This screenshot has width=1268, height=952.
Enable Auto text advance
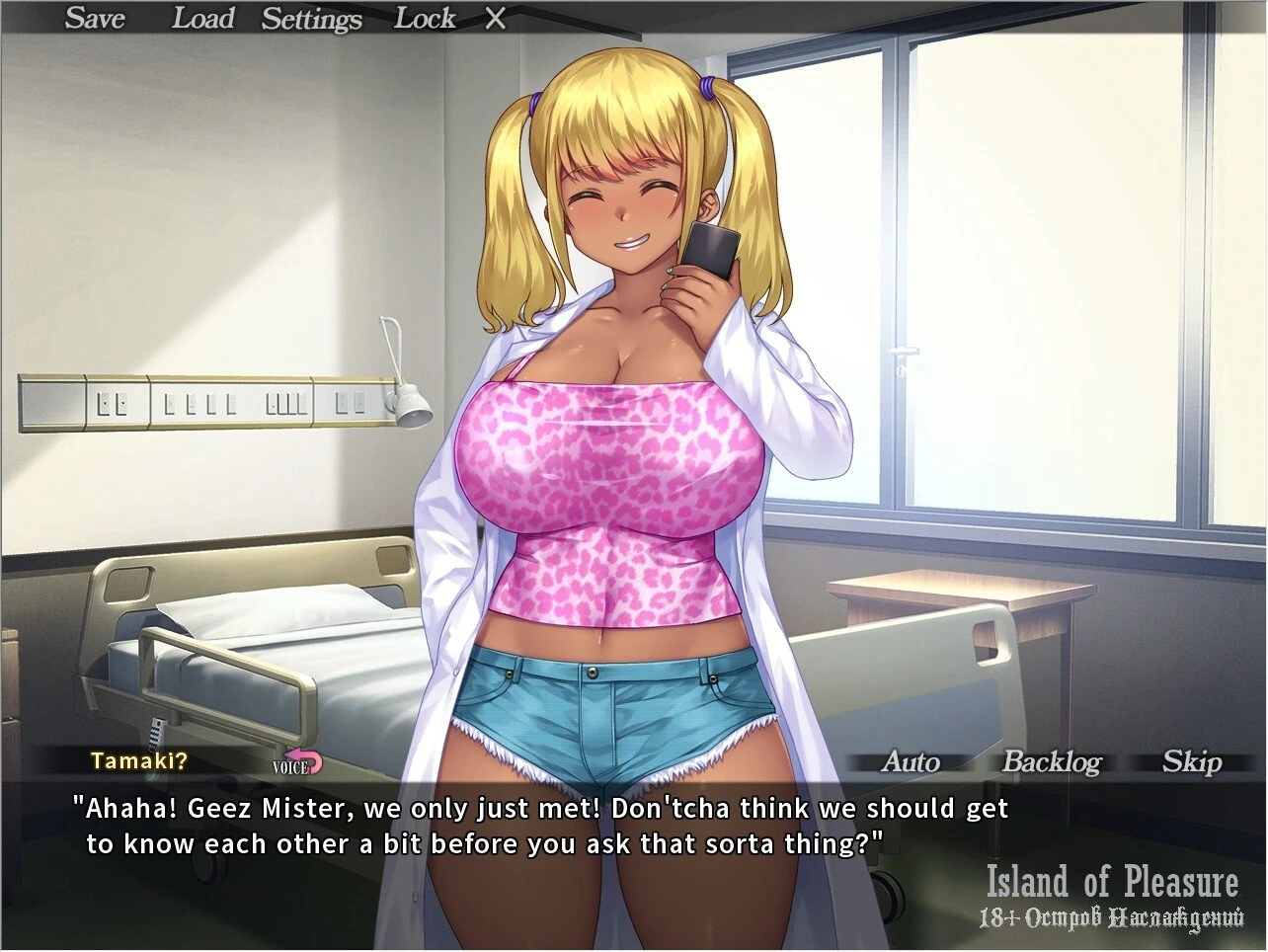tap(911, 761)
